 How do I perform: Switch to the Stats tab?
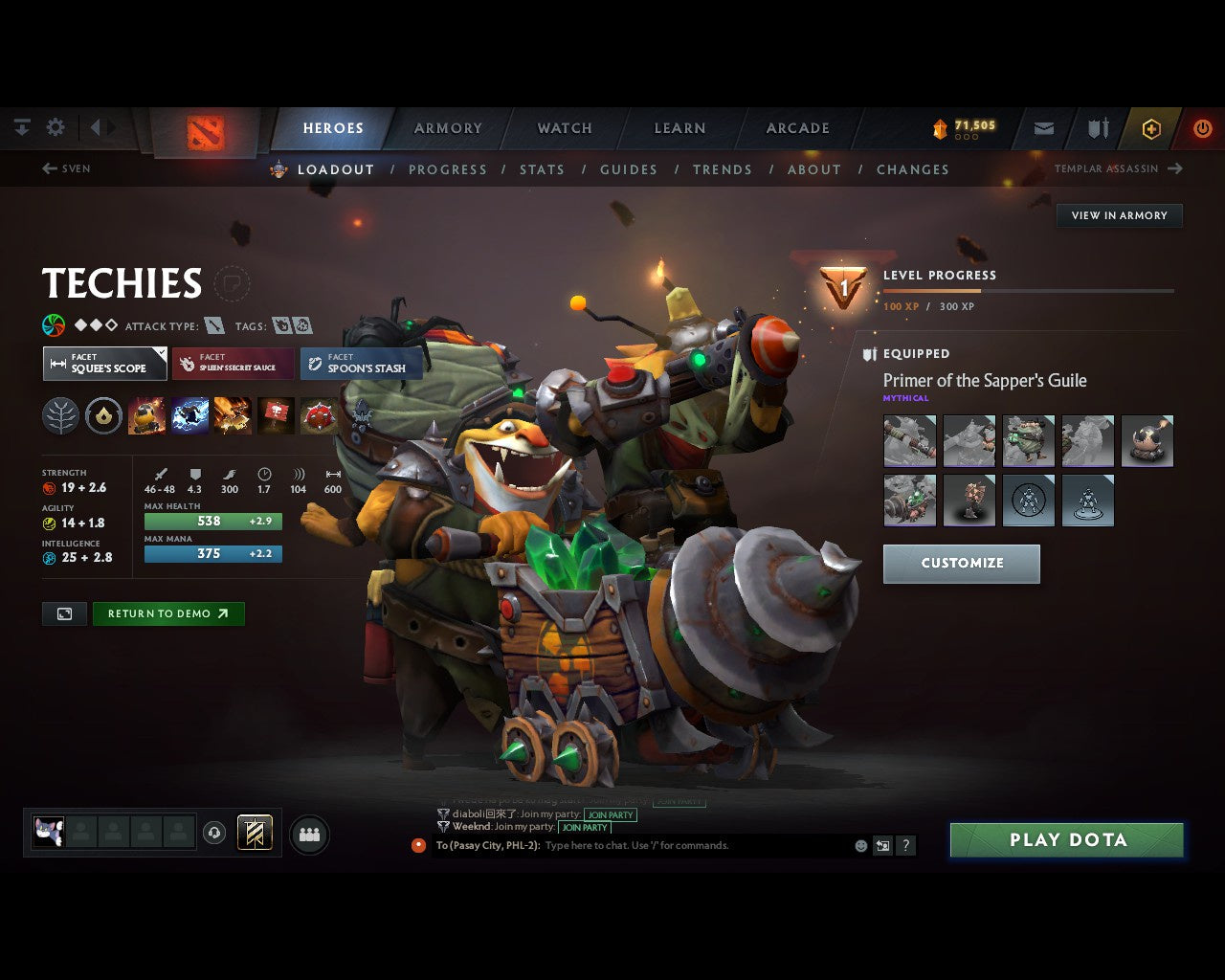pos(543,169)
